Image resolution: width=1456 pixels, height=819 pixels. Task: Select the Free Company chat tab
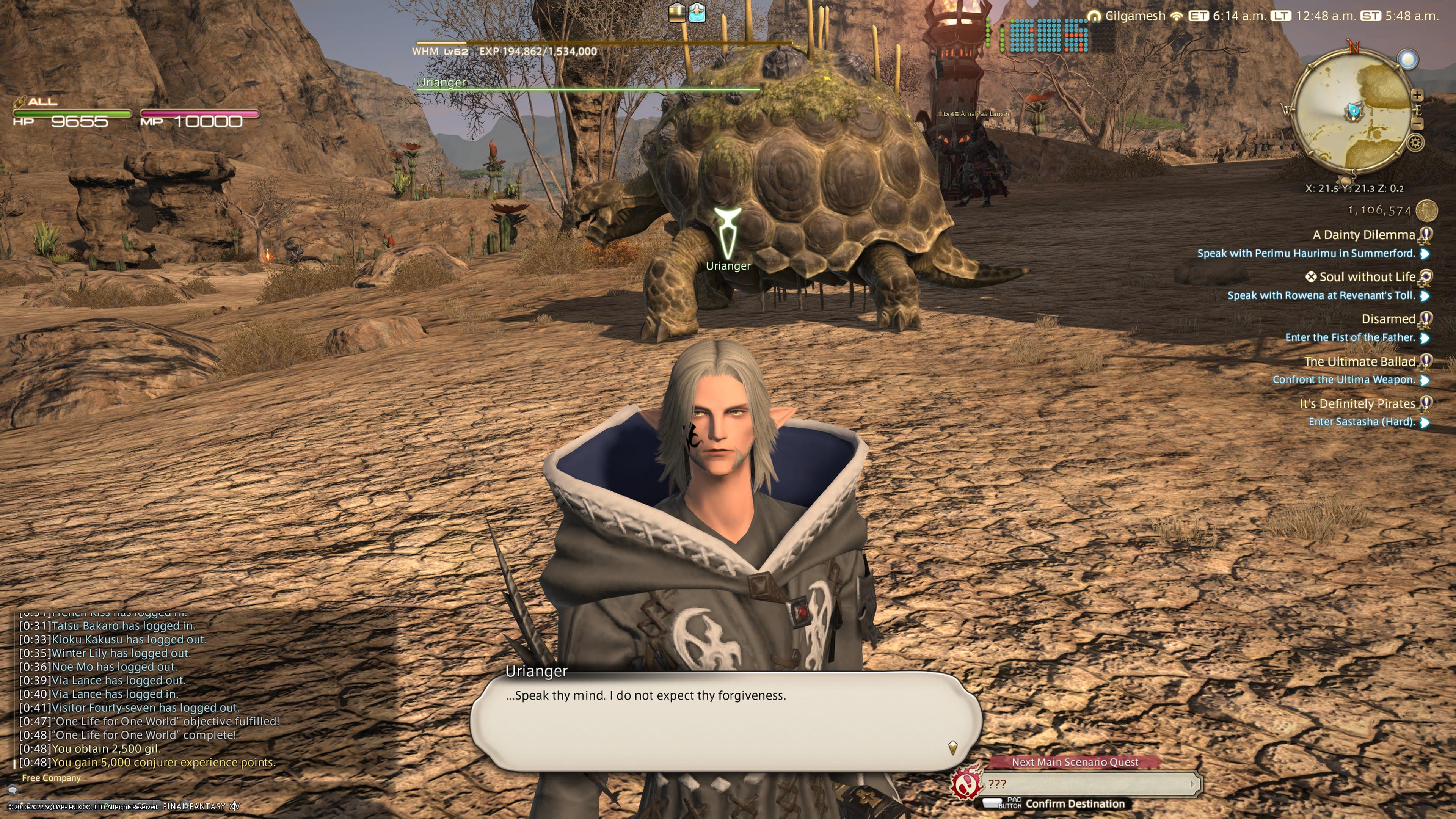[x=51, y=778]
